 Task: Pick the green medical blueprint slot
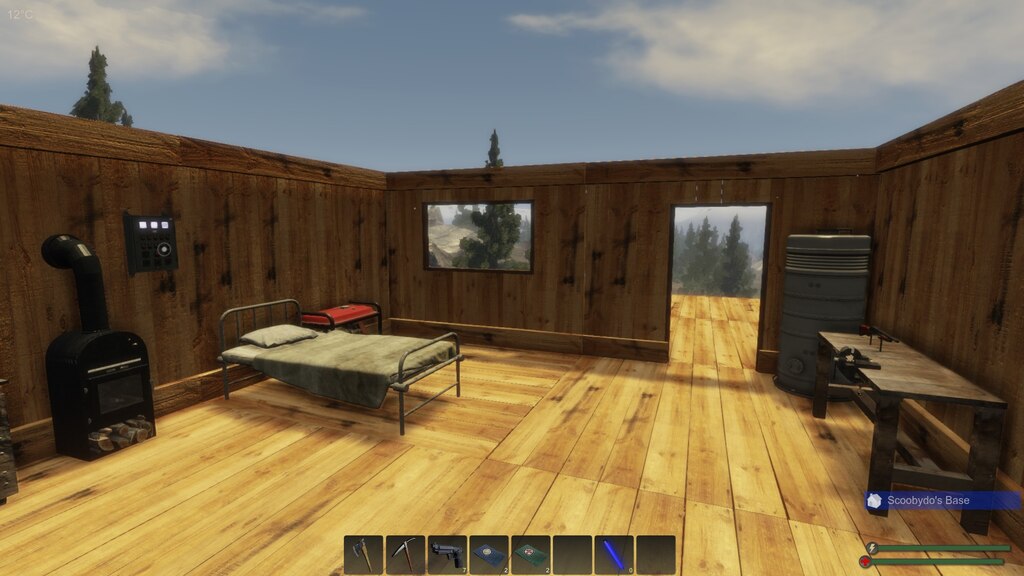[531, 555]
